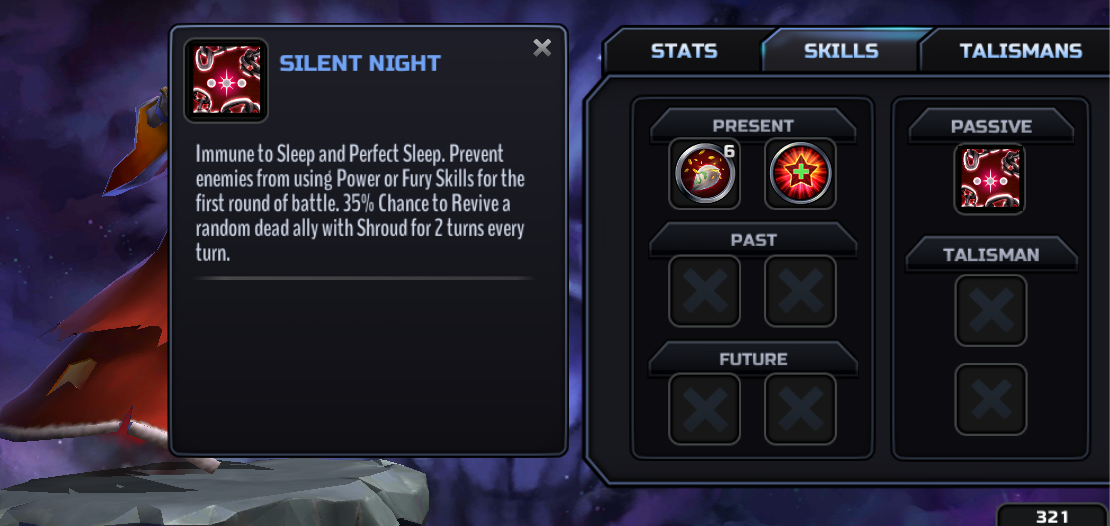
Task: Open the Talismans tab
Action: (x=1020, y=51)
